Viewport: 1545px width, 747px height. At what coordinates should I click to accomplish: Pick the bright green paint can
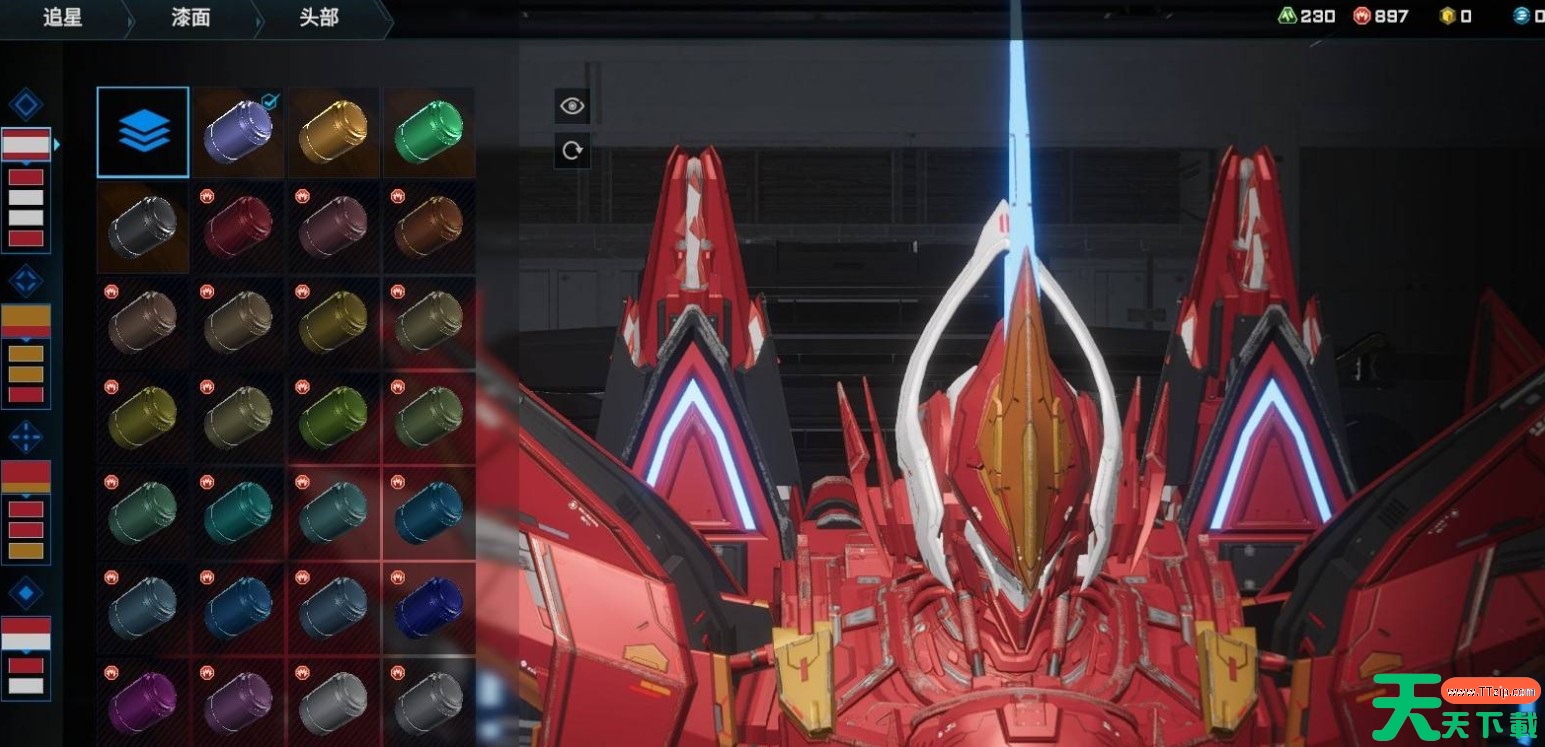click(x=428, y=132)
